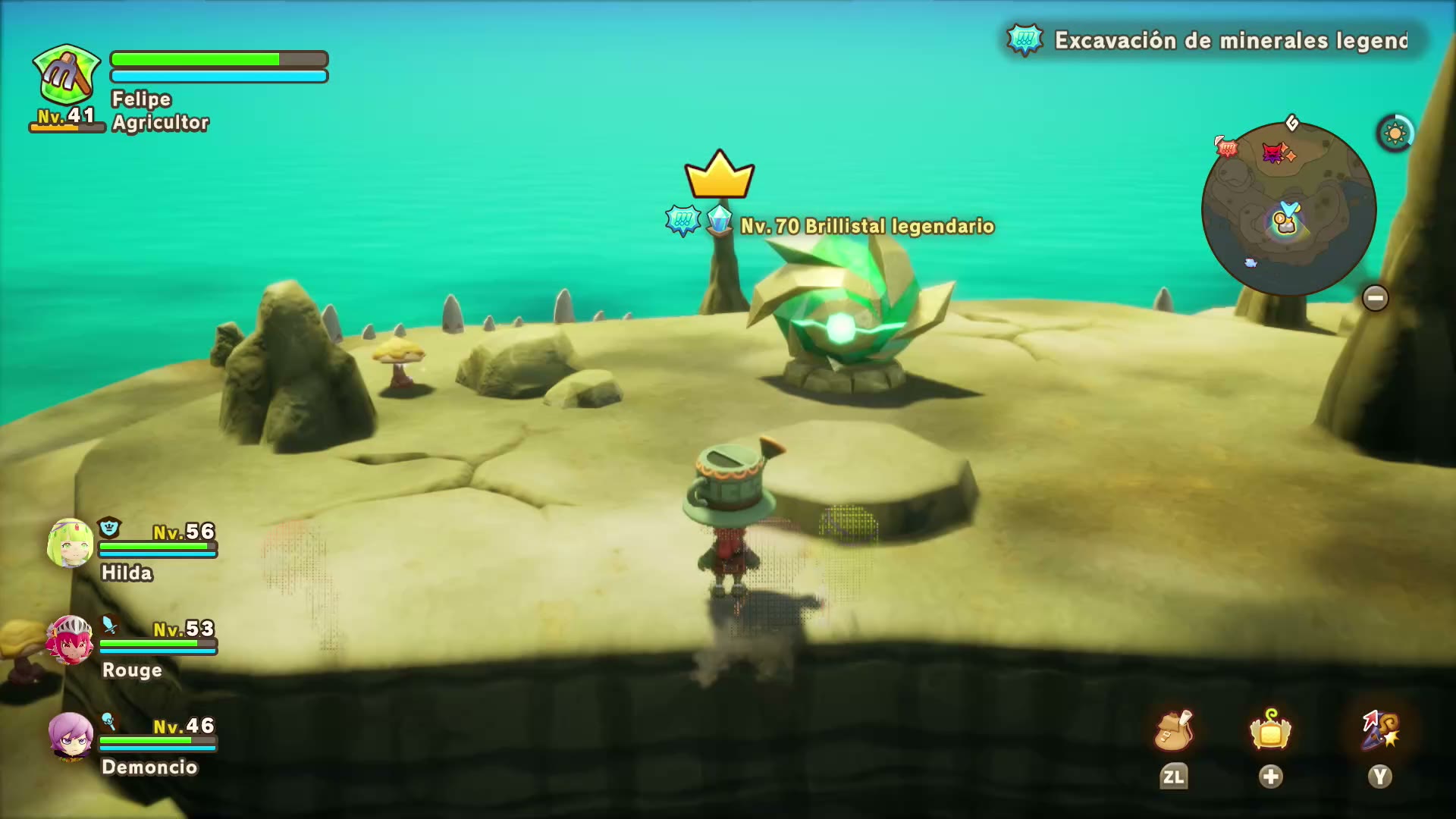Select Demoncio's party portrait
The height and width of the screenshot is (819, 1456).
click(x=71, y=736)
